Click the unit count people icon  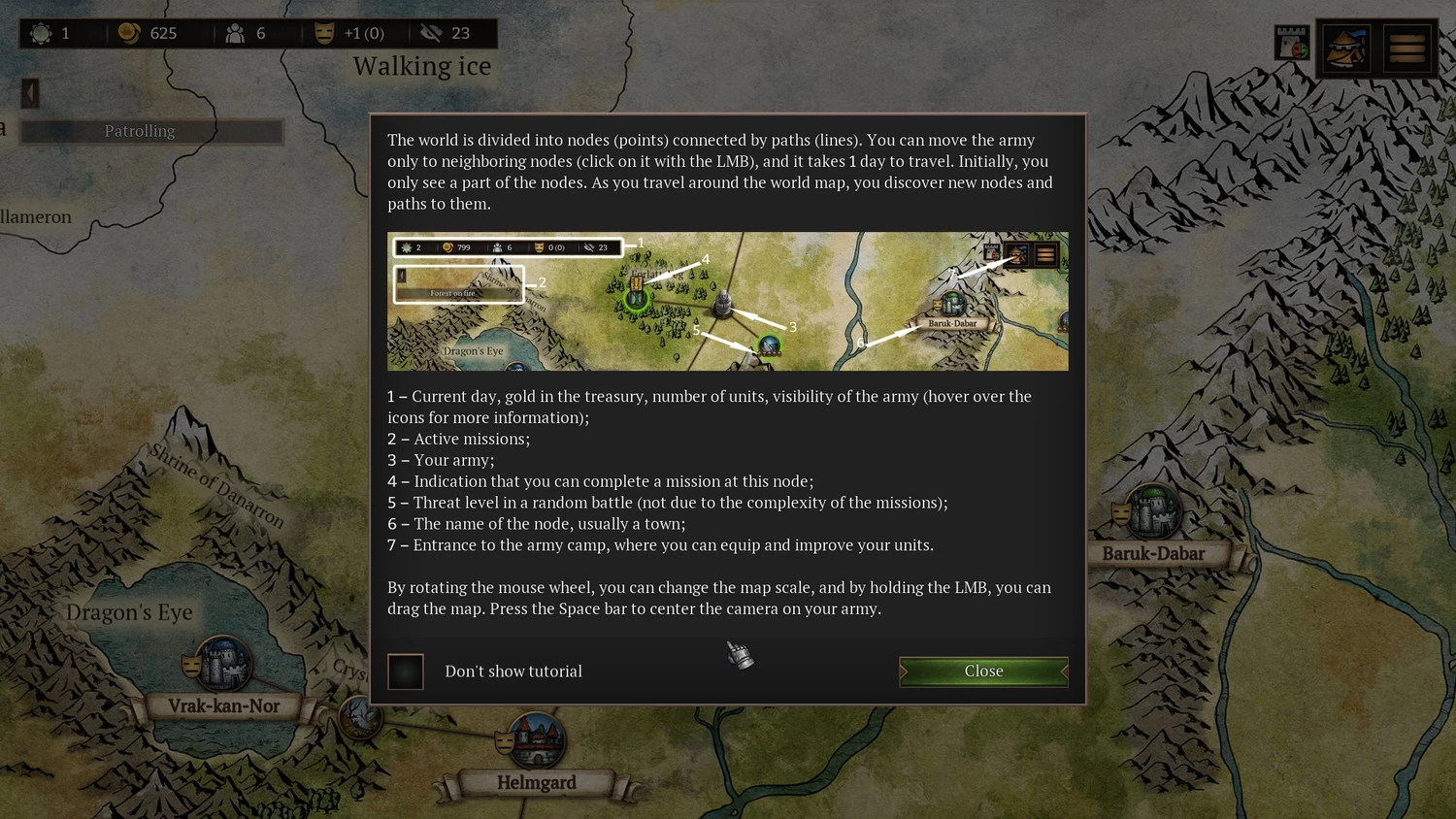tap(235, 33)
